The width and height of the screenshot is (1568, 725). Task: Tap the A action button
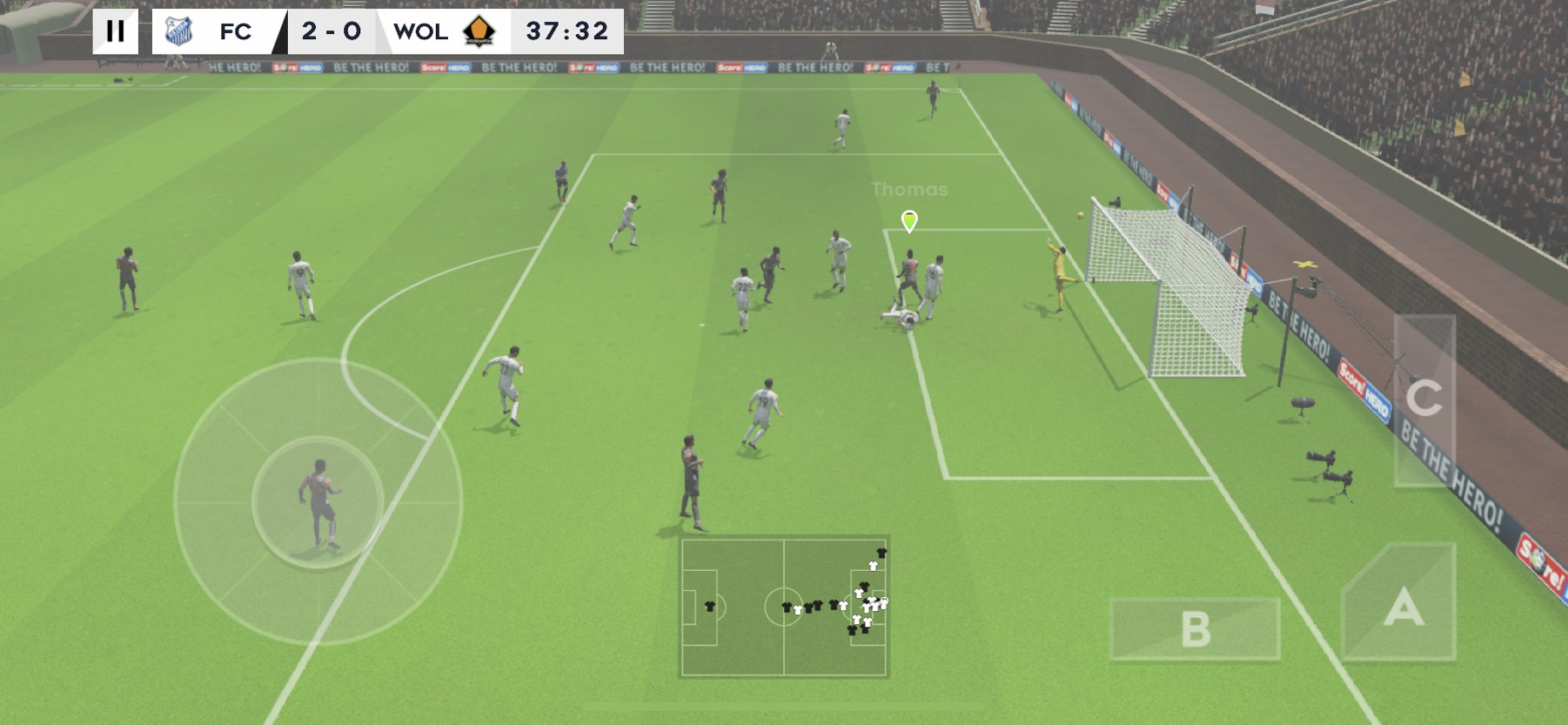pos(1401,605)
